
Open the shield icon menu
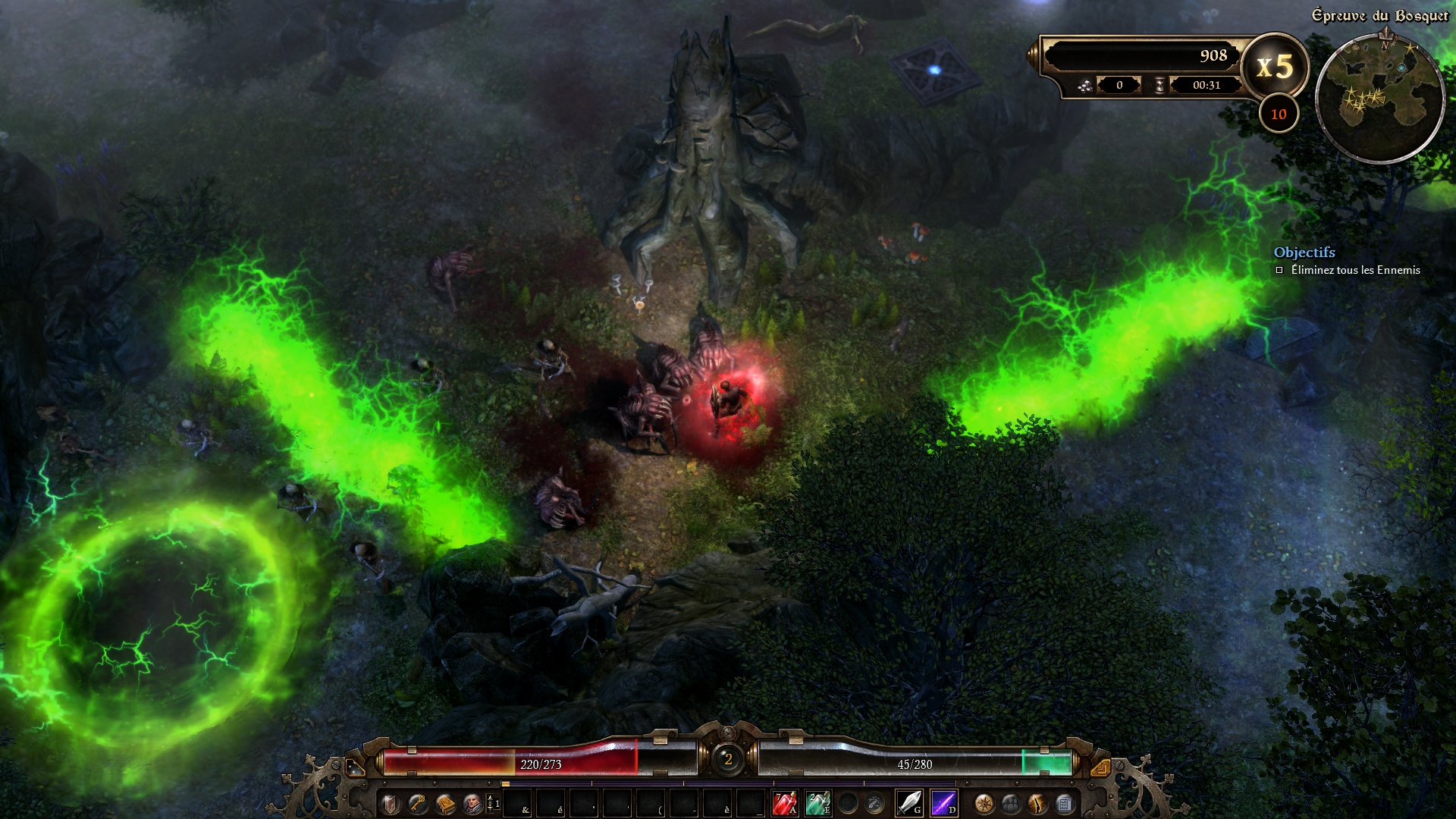coord(391,803)
